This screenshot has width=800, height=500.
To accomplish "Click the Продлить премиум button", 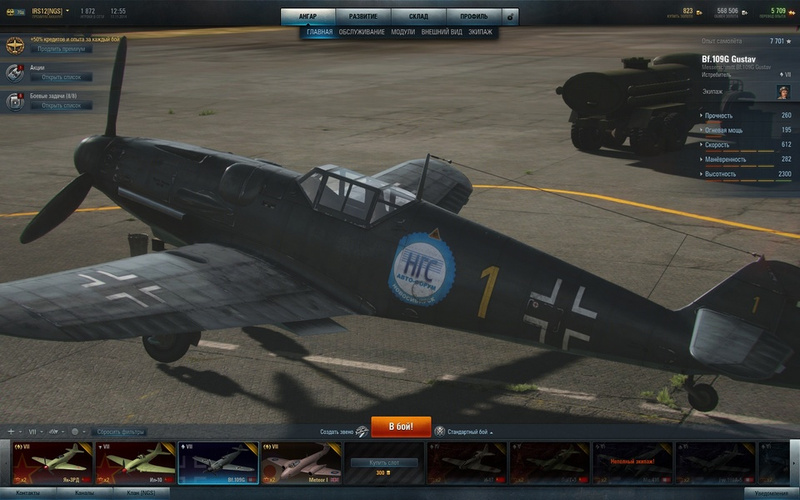I will (x=58, y=48).
